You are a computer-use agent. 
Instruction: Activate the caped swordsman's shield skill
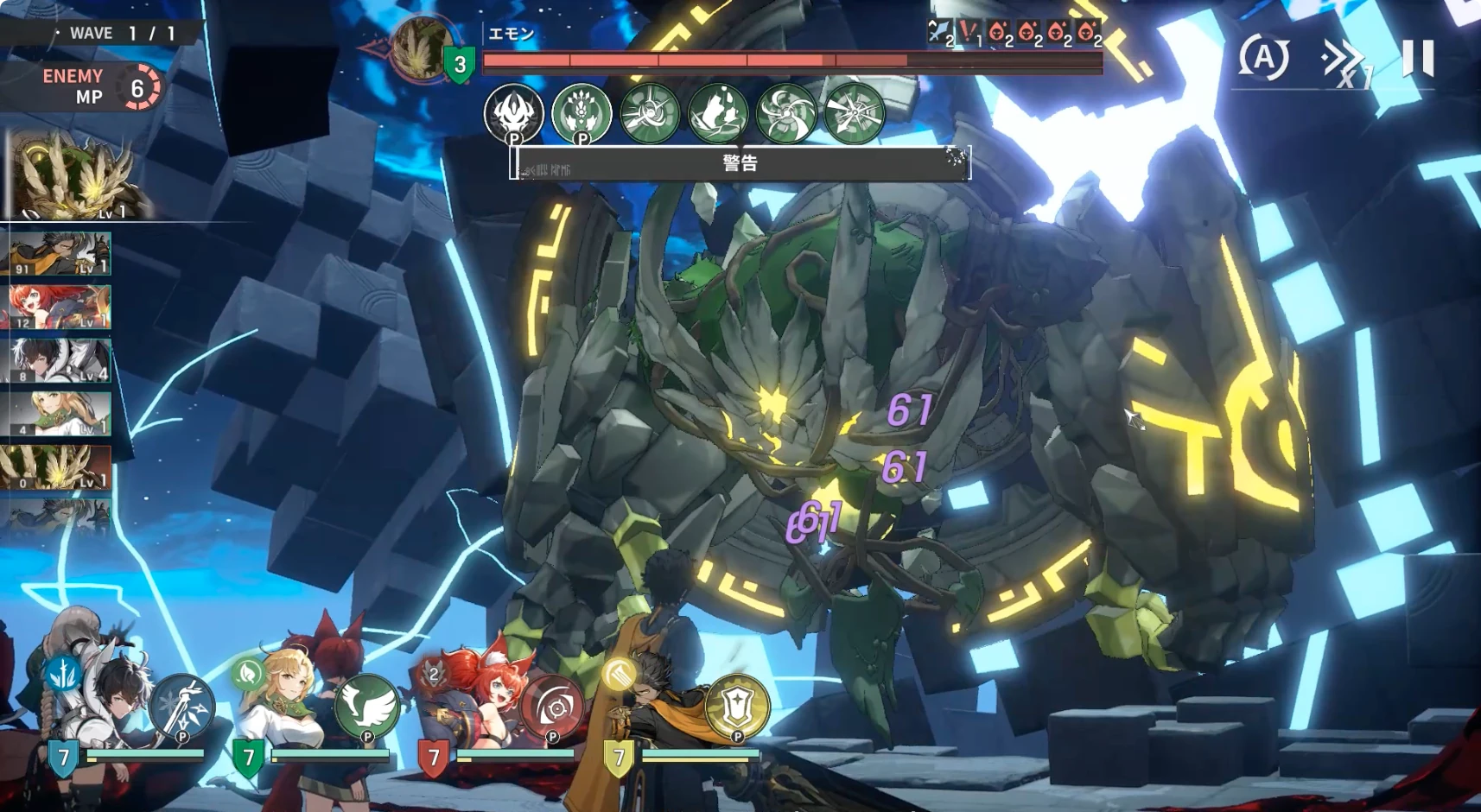tap(737, 706)
